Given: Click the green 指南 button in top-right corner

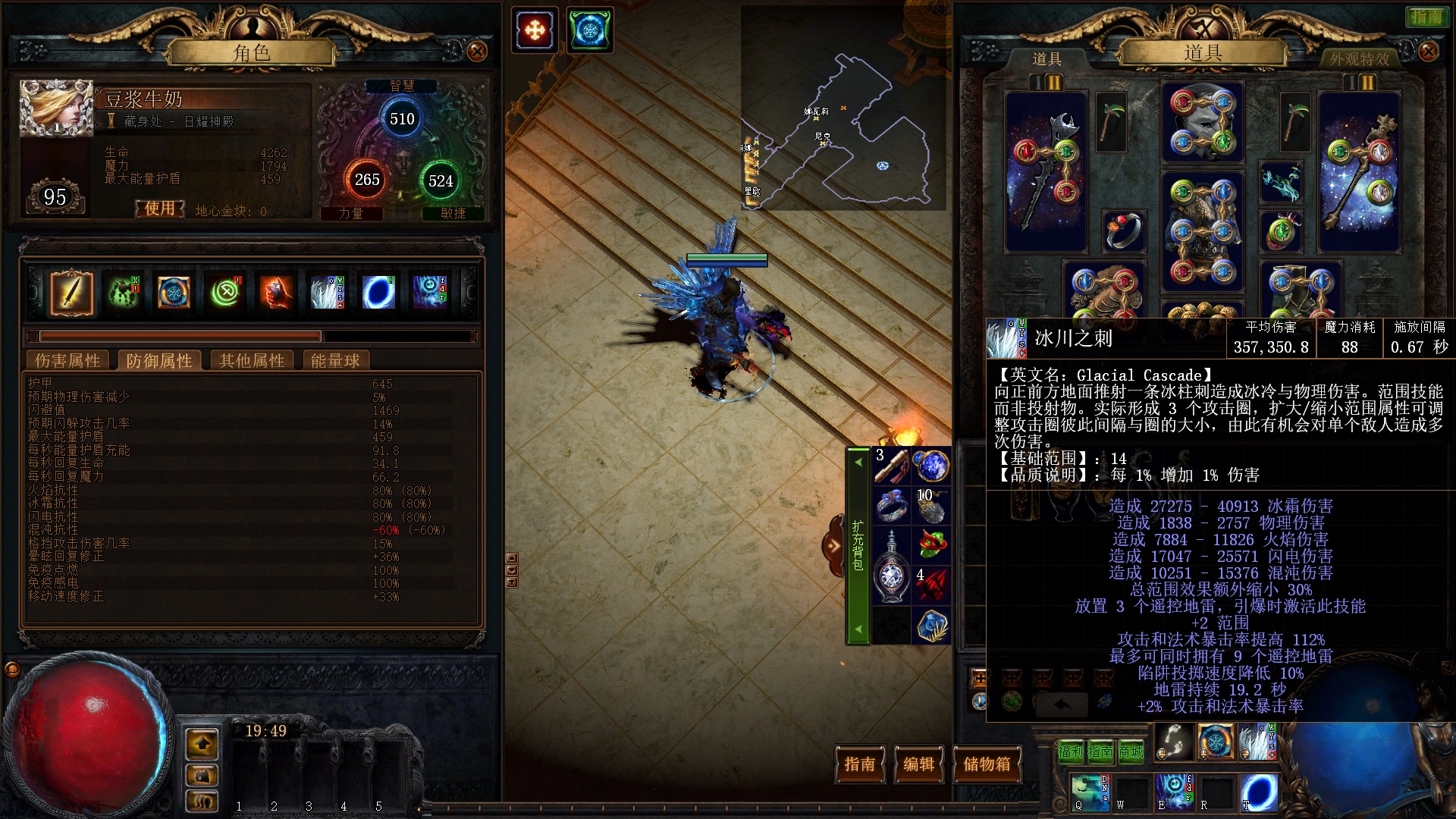Looking at the screenshot, I should pos(1426,17).
